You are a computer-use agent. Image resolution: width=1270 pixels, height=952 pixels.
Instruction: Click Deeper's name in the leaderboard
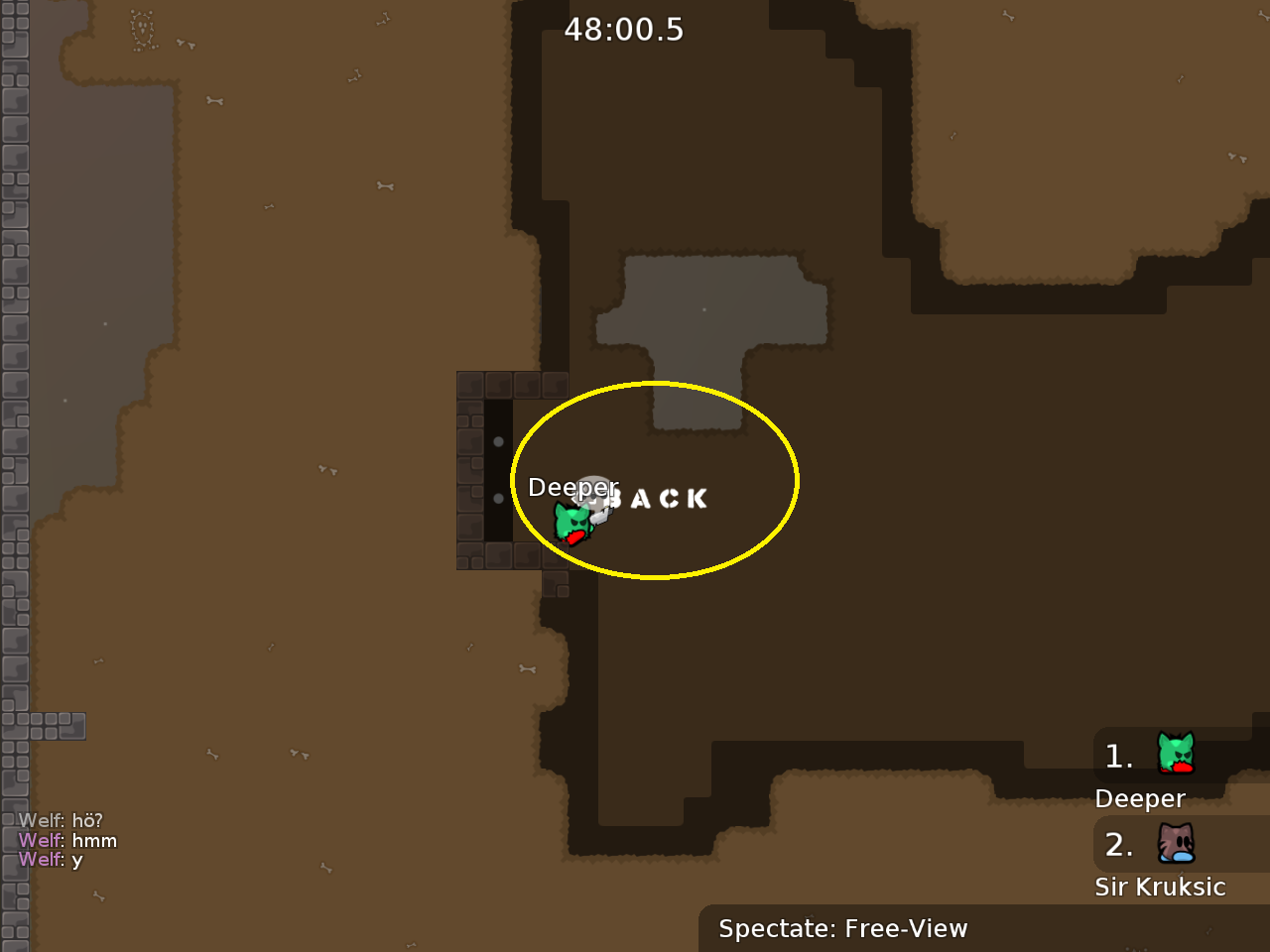click(x=1139, y=798)
